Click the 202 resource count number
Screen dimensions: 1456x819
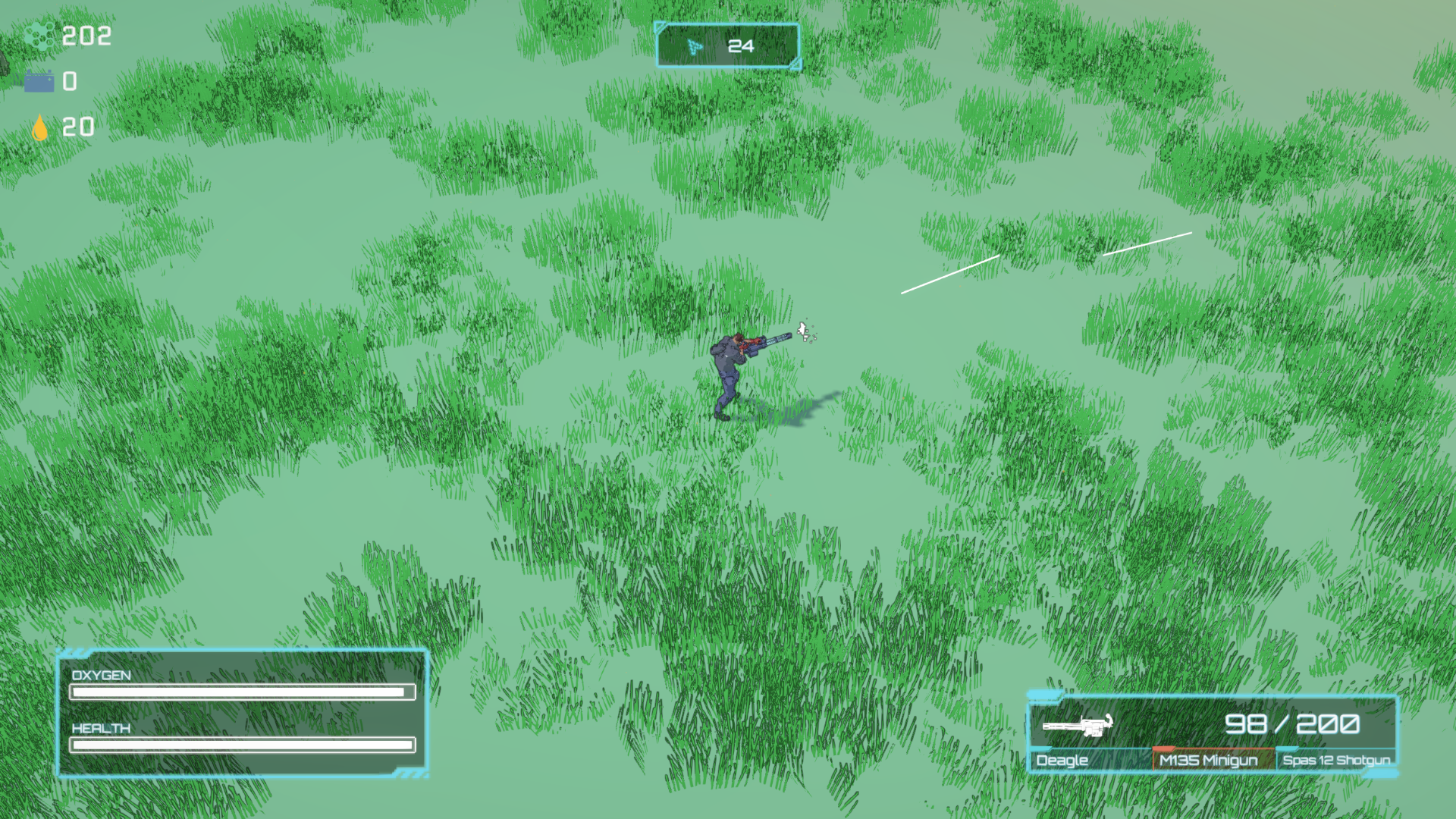point(86,35)
